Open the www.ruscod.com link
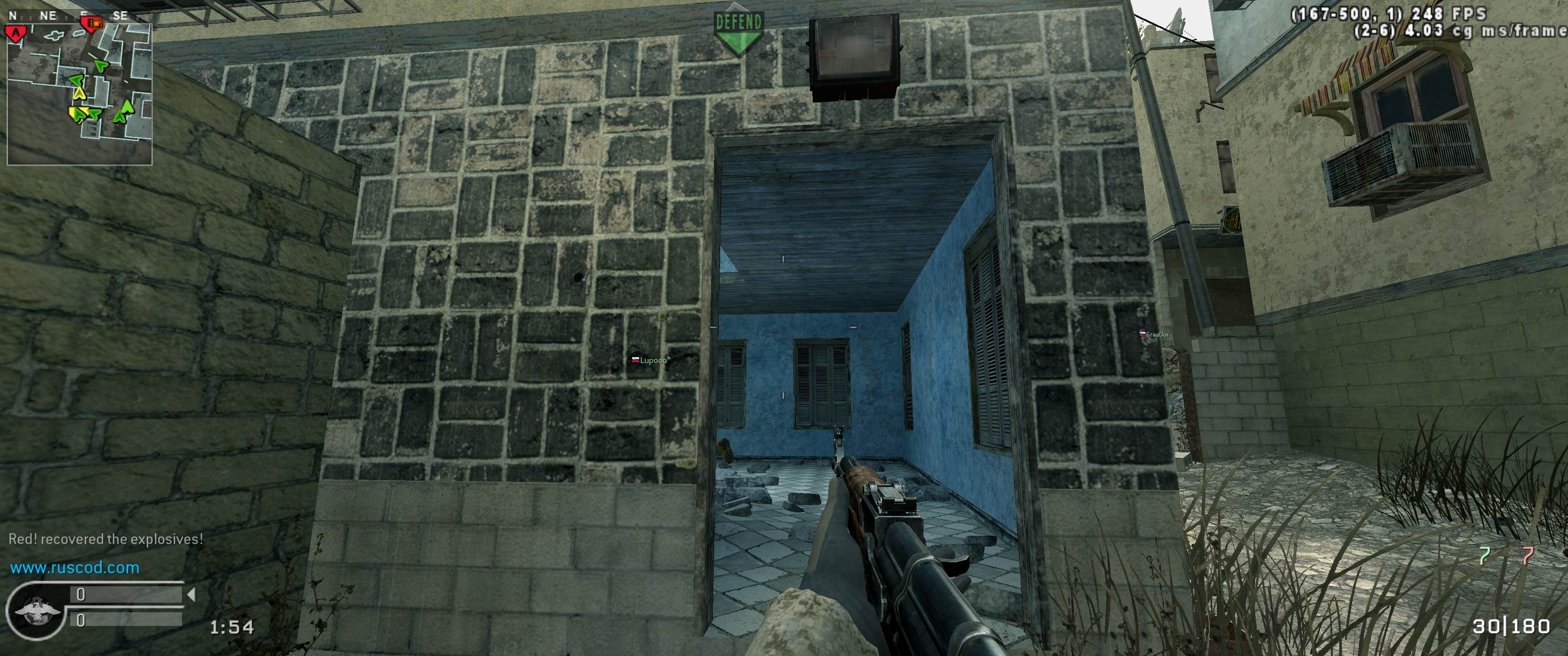 [x=75, y=568]
